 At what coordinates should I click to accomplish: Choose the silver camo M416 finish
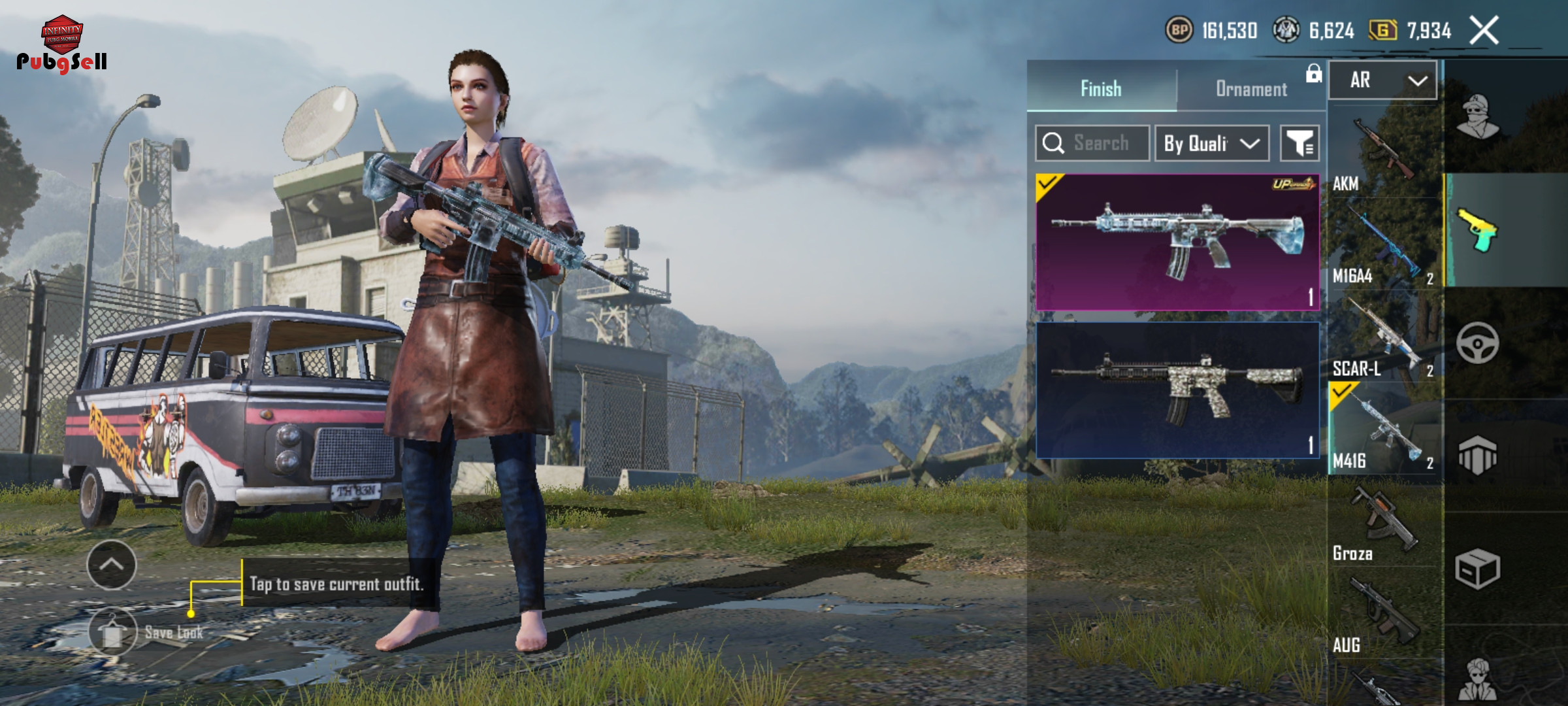[1177, 390]
